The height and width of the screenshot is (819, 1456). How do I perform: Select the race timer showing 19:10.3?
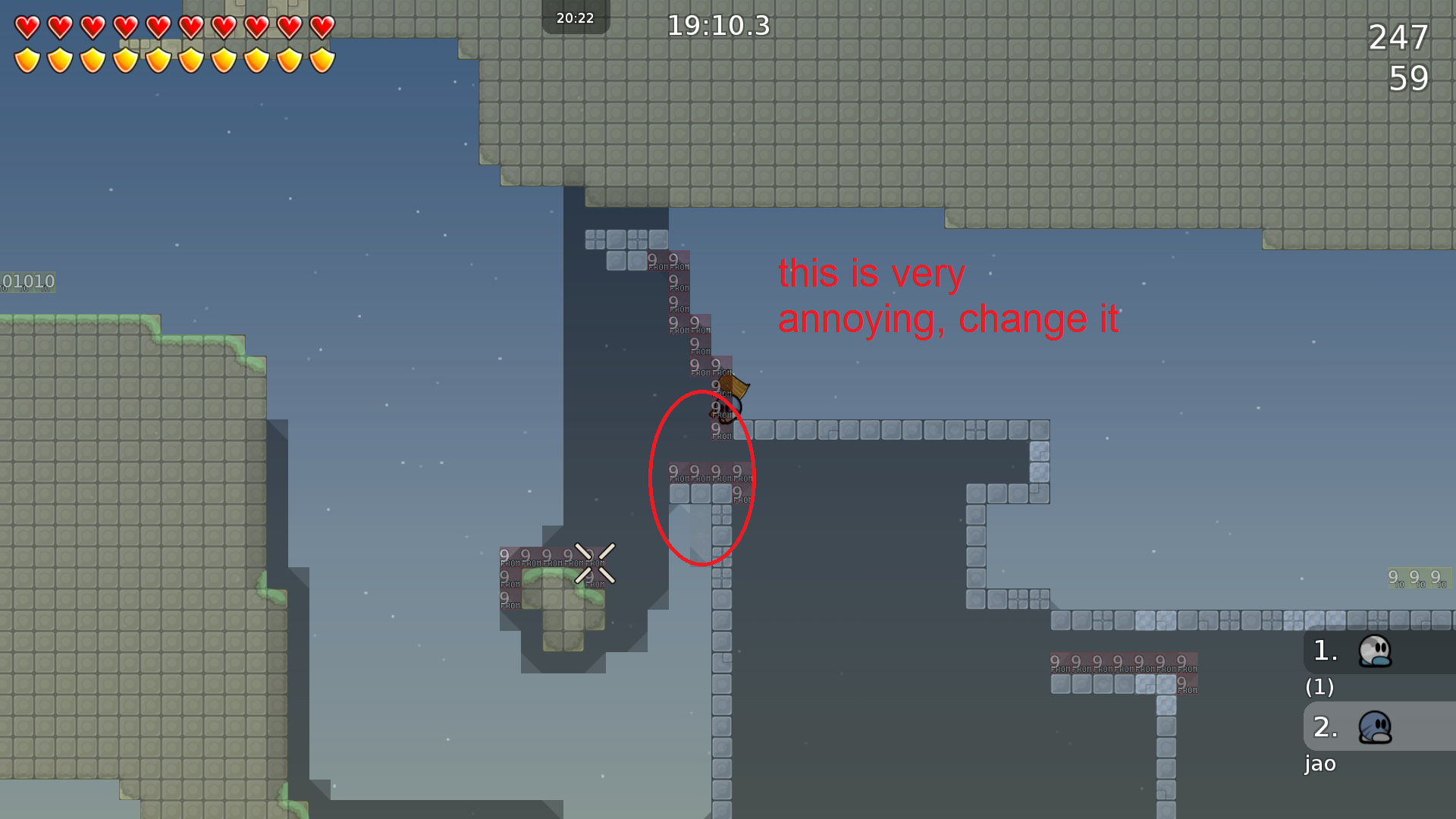pyautogui.click(x=717, y=26)
